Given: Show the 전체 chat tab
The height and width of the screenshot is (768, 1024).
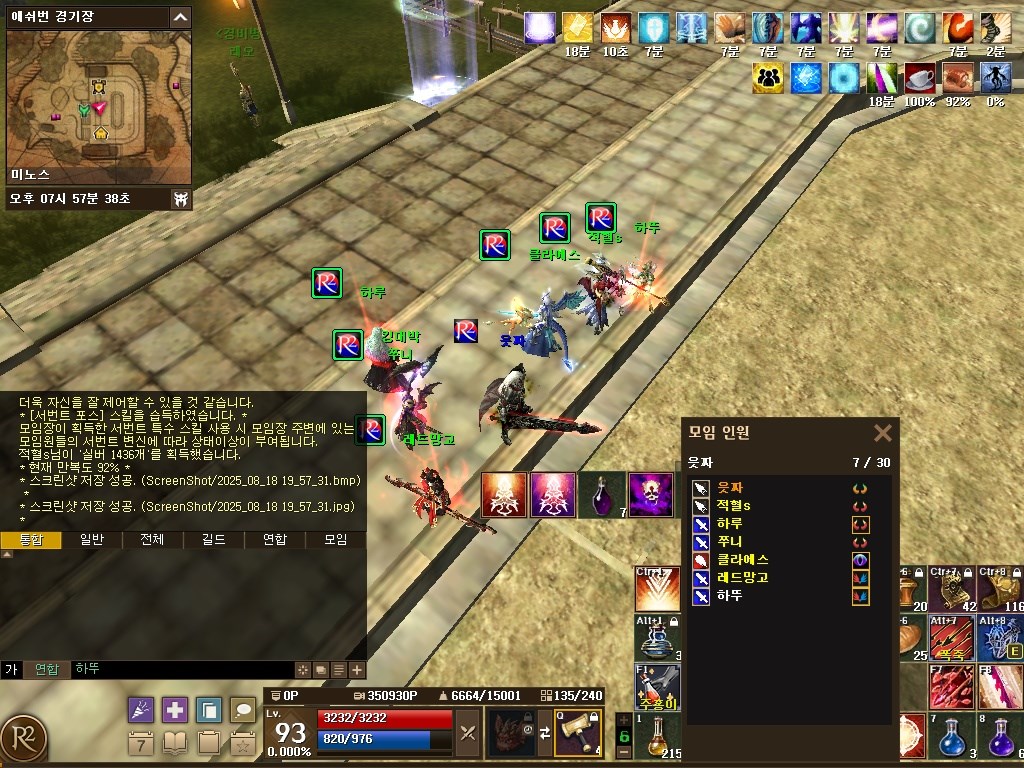Looking at the screenshot, I should 152,540.
